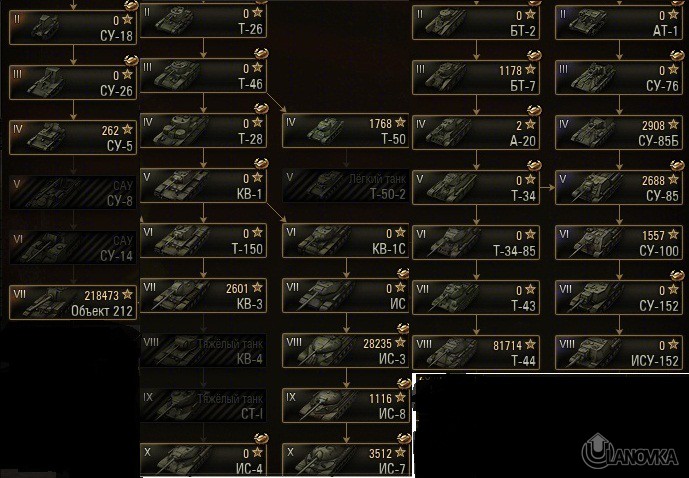Image resolution: width=689 pixels, height=478 pixels.
Task: Open the СУ-100 tank destroyer node
Action: pos(620,241)
